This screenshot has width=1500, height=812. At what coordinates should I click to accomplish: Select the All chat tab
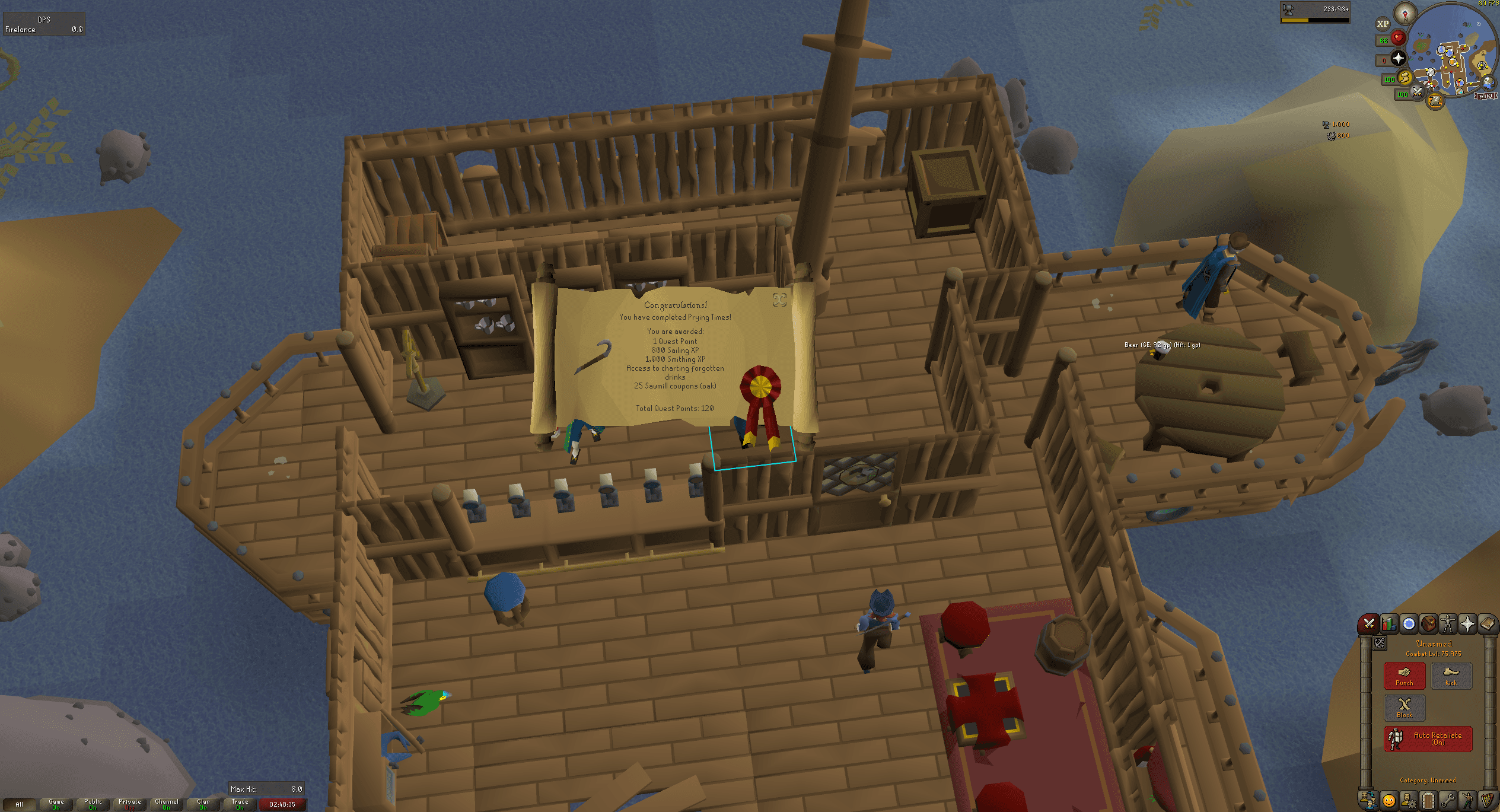pyautogui.click(x=20, y=804)
